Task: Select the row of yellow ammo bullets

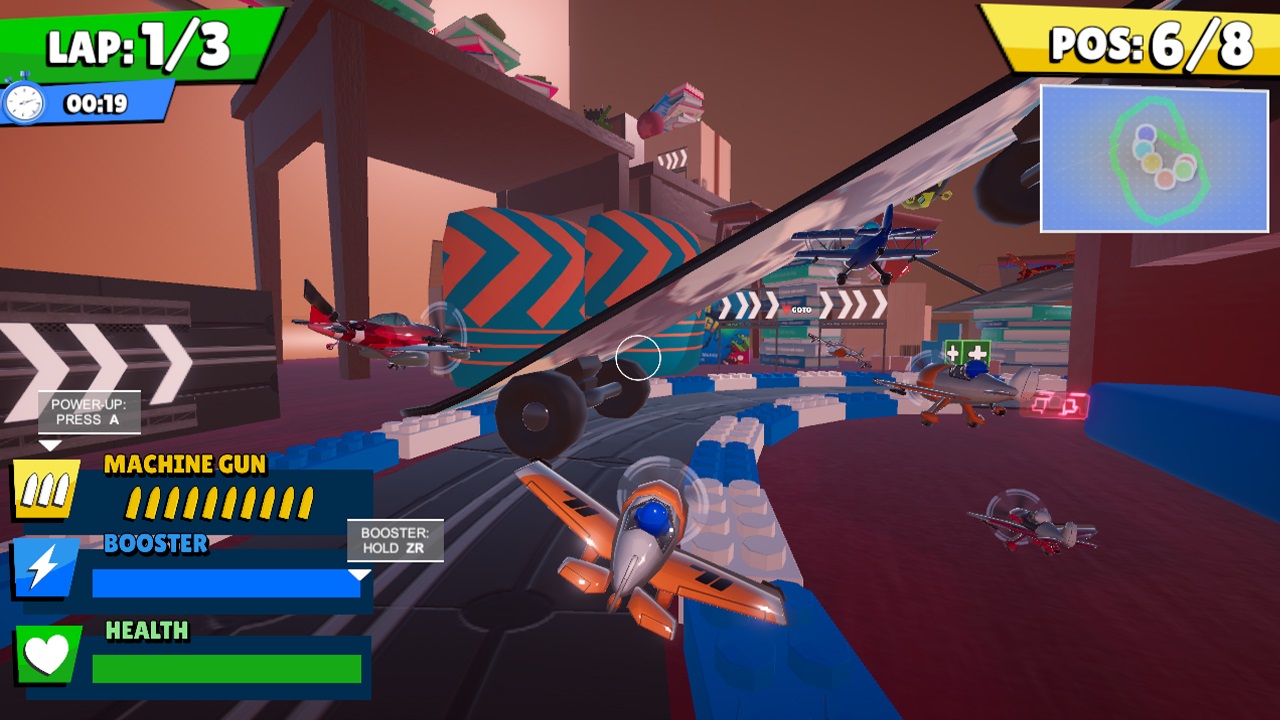Action: [x=220, y=502]
